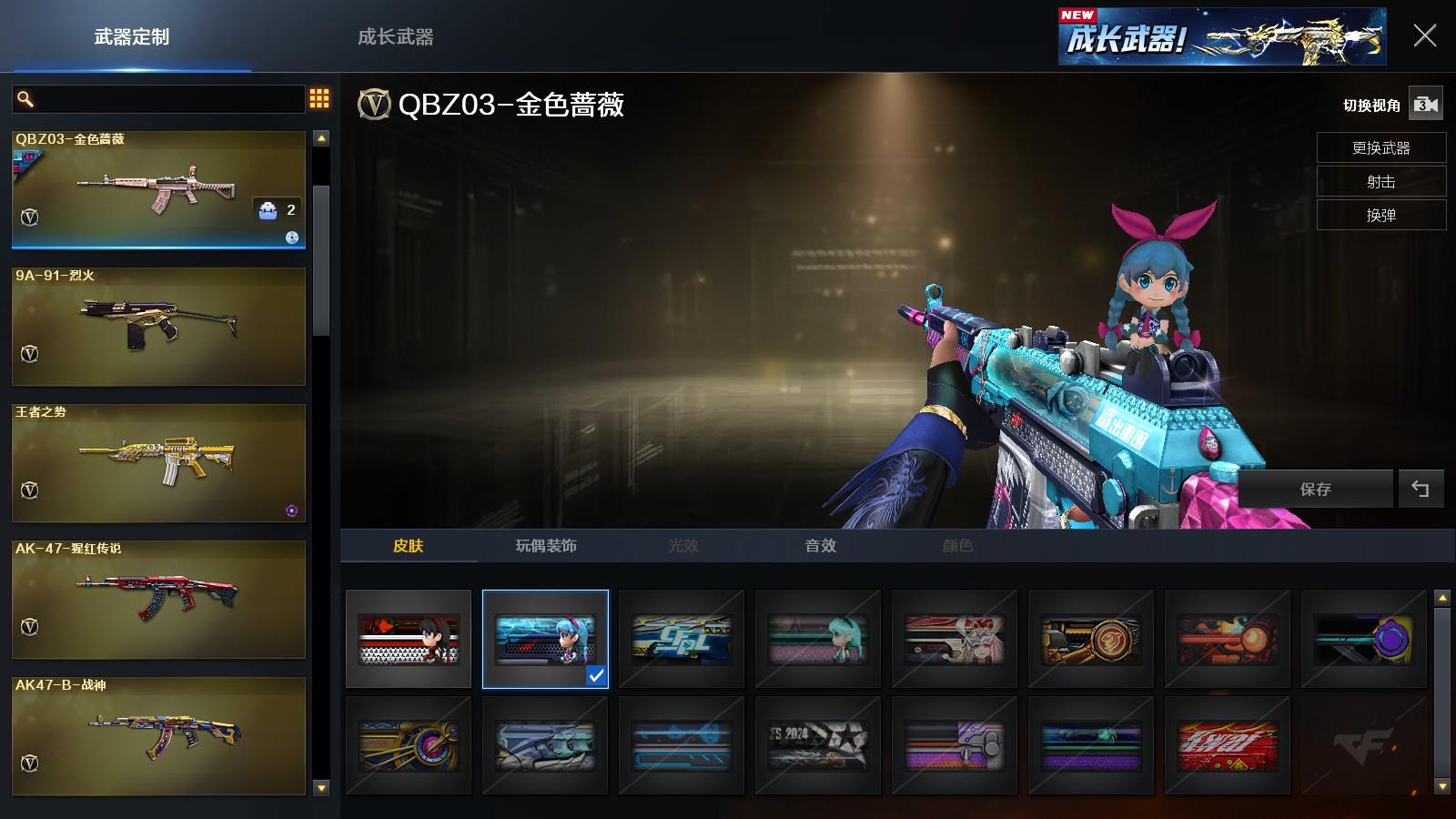This screenshot has height=819, width=1456.
Task: Open the NEW 成长武器 banner
Action: pyautogui.click(x=1221, y=37)
